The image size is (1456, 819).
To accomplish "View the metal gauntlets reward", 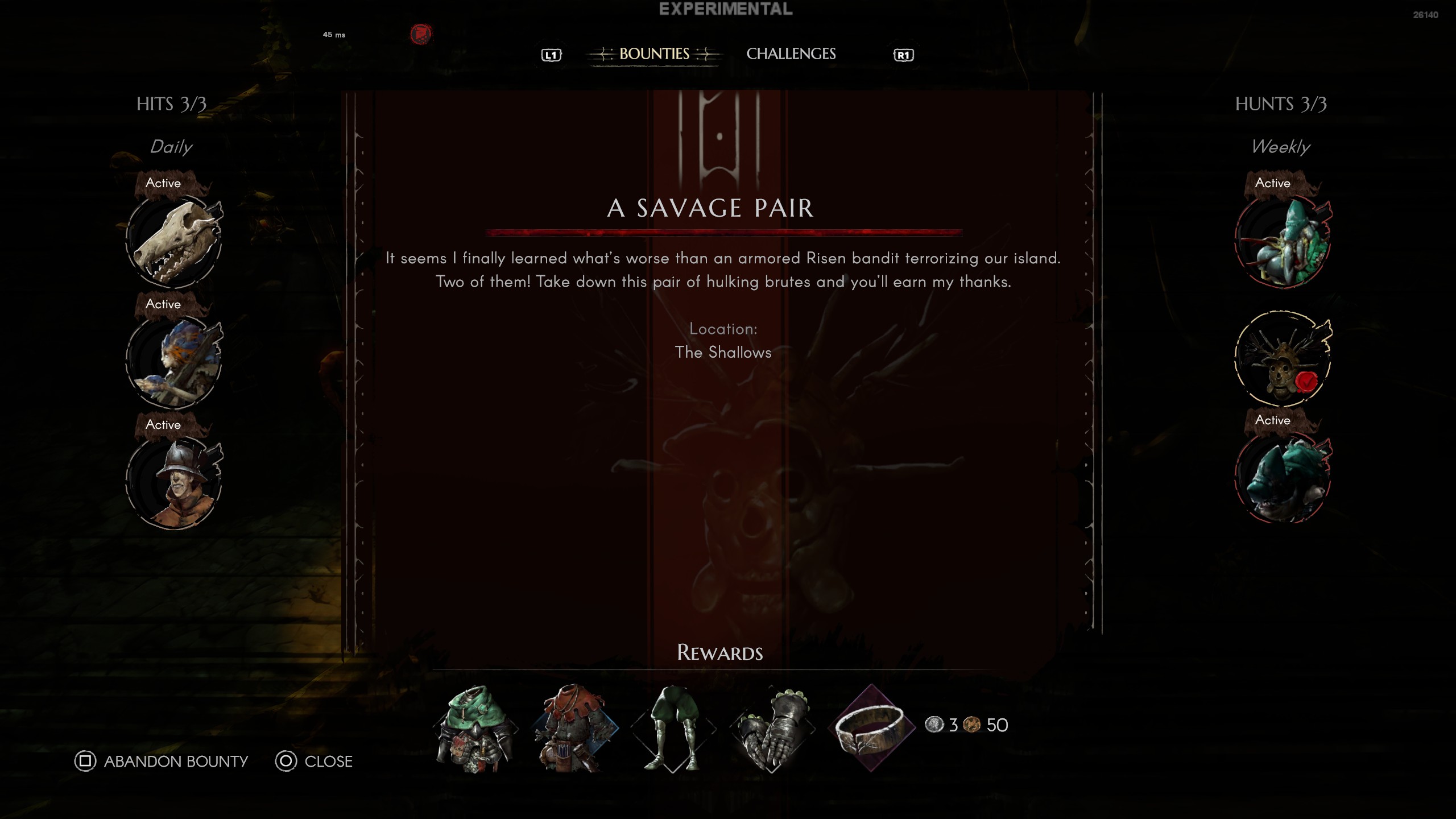I will click(772, 728).
